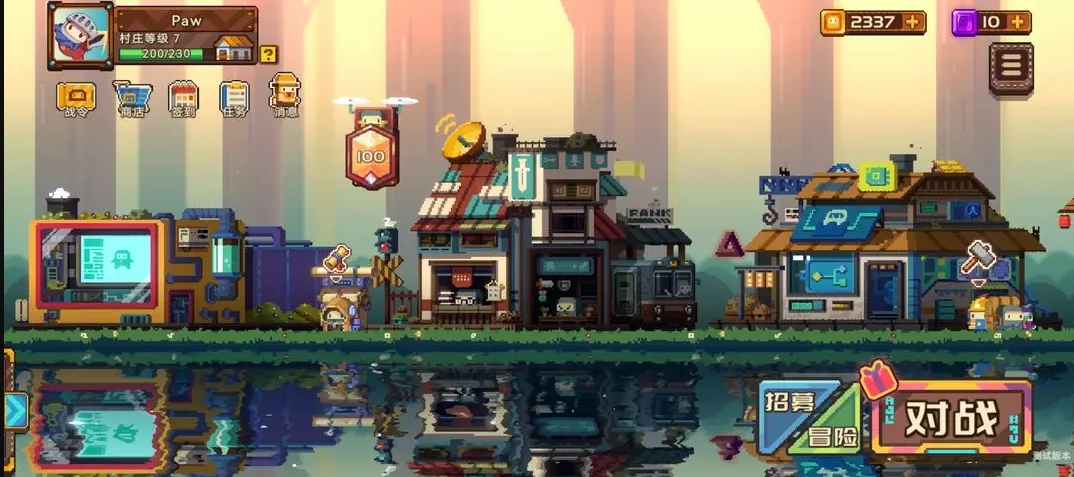Open the 战令 battle pass
Image resolution: width=1074 pixels, height=477 pixels.
click(x=76, y=98)
